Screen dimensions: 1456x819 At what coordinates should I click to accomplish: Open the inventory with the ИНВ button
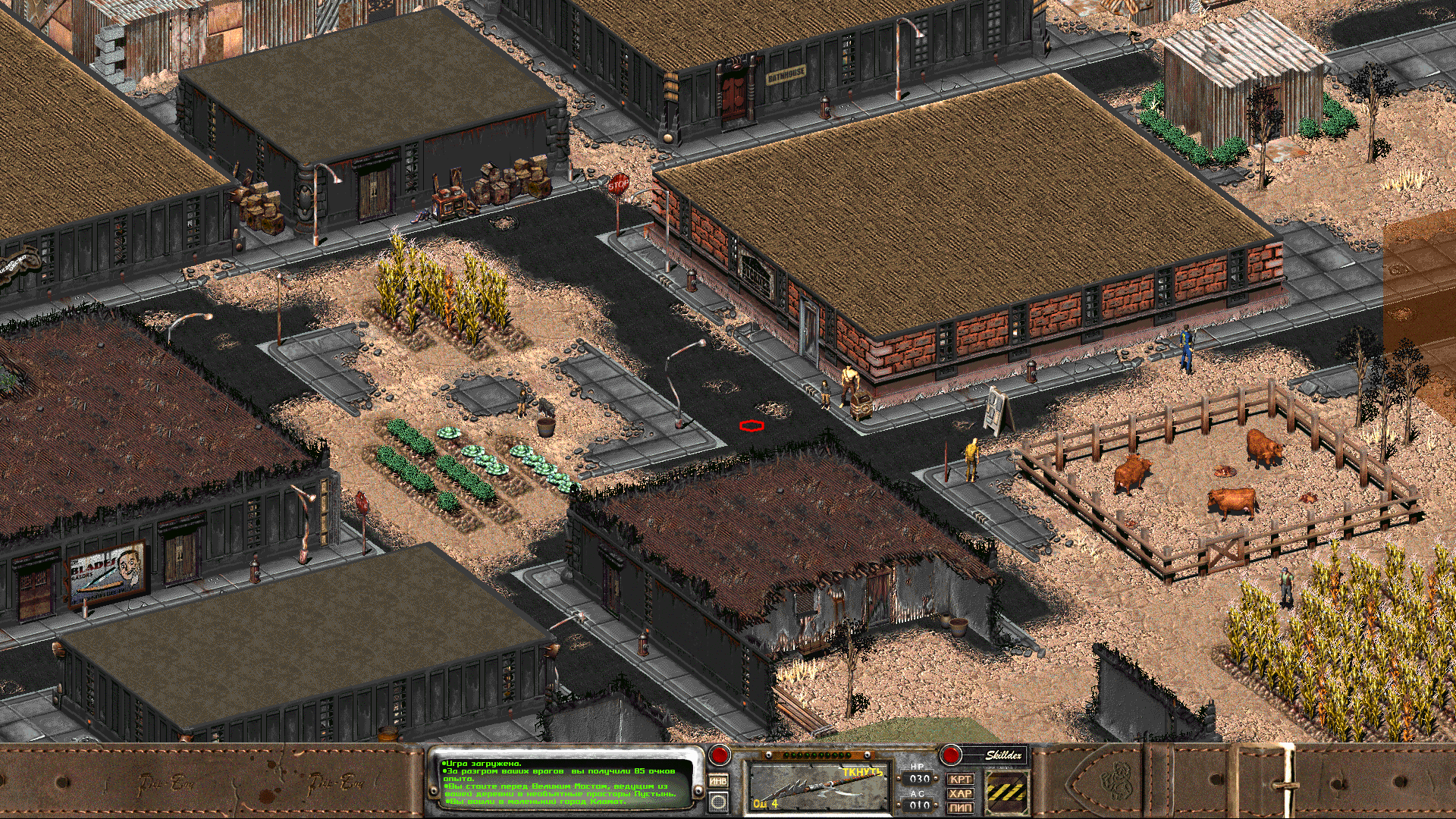pyautogui.click(x=717, y=780)
